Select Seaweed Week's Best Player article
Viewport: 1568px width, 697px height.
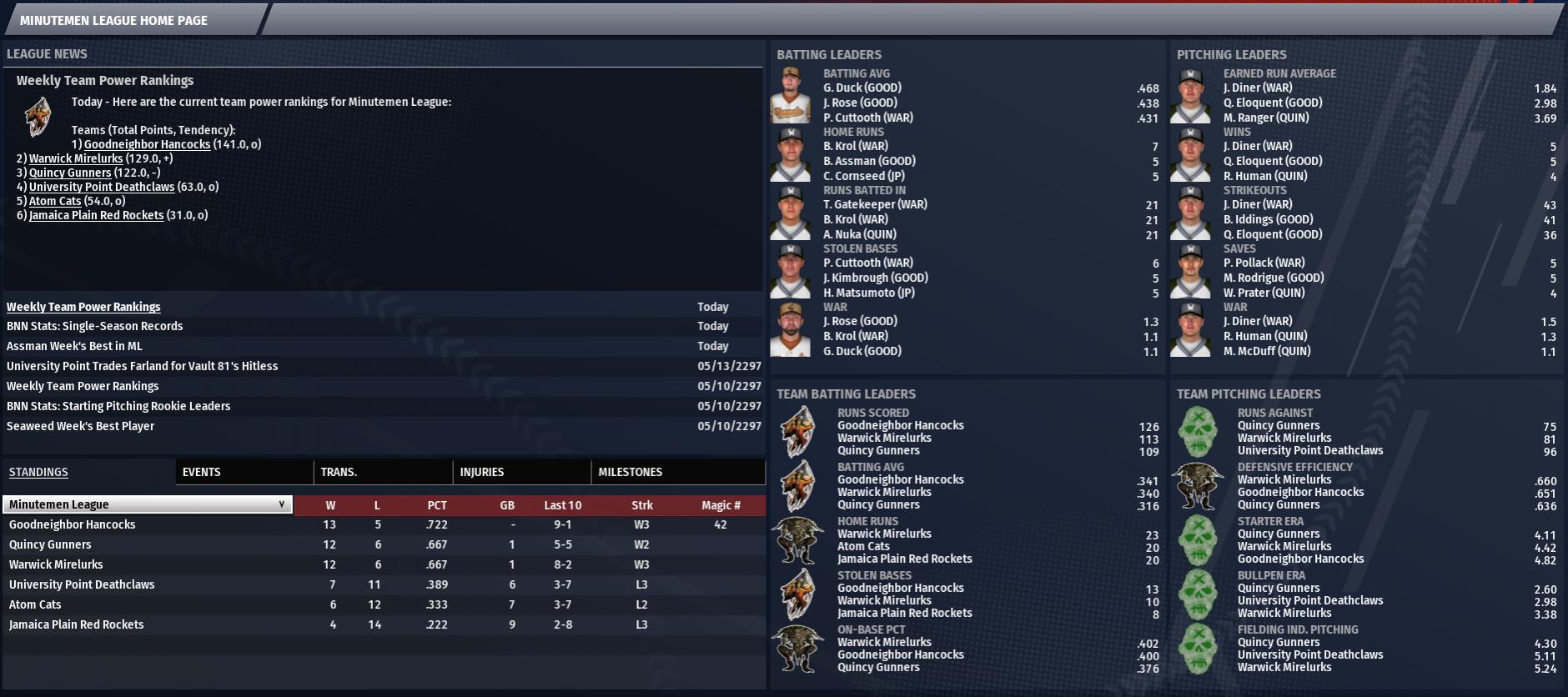tap(80, 426)
